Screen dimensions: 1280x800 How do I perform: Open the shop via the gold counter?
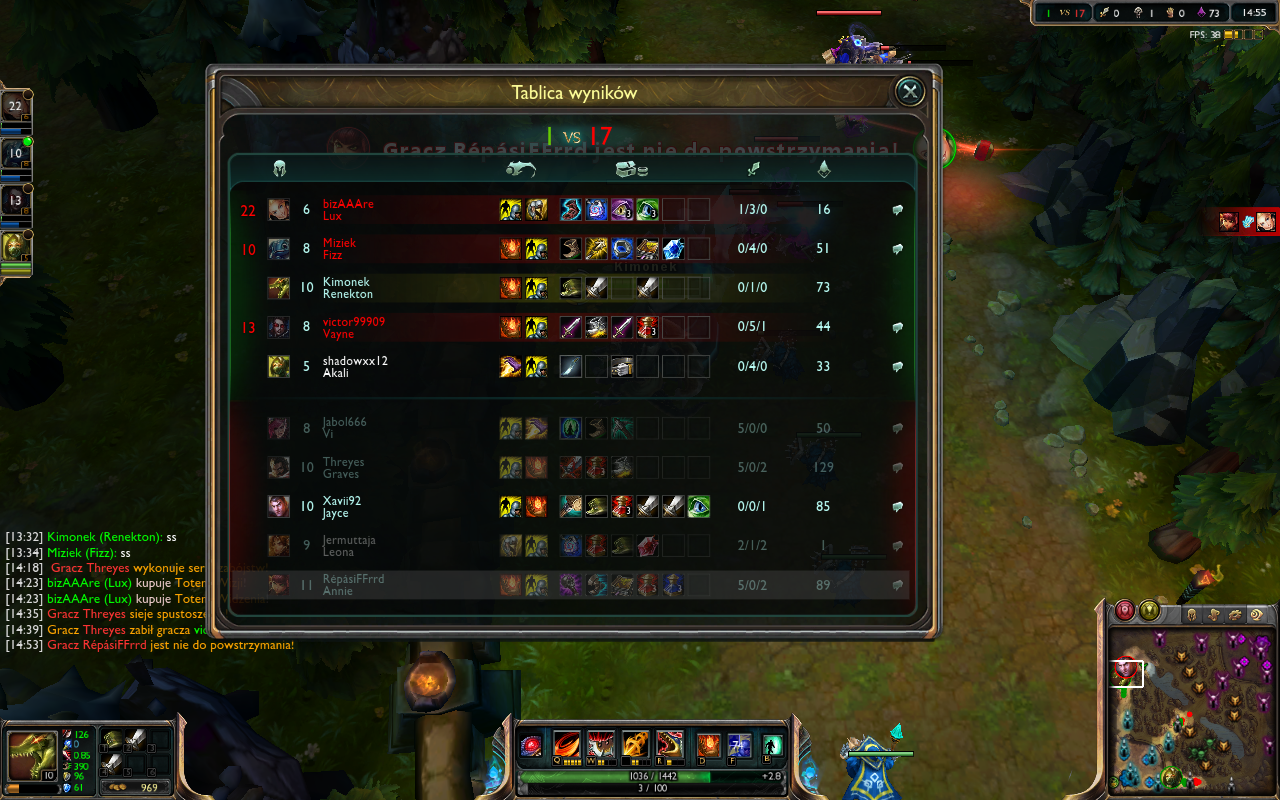[x=139, y=787]
